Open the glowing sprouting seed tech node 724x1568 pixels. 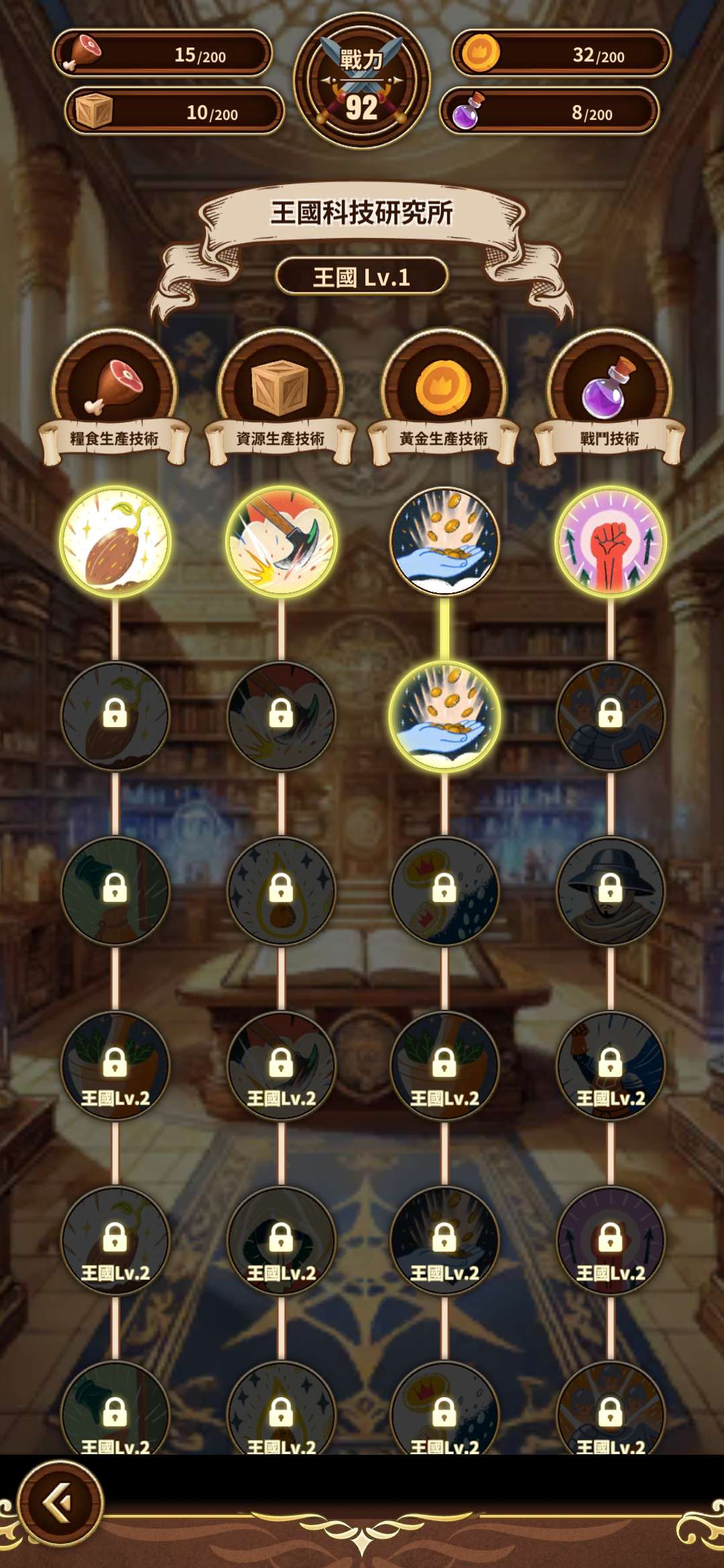(x=115, y=541)
